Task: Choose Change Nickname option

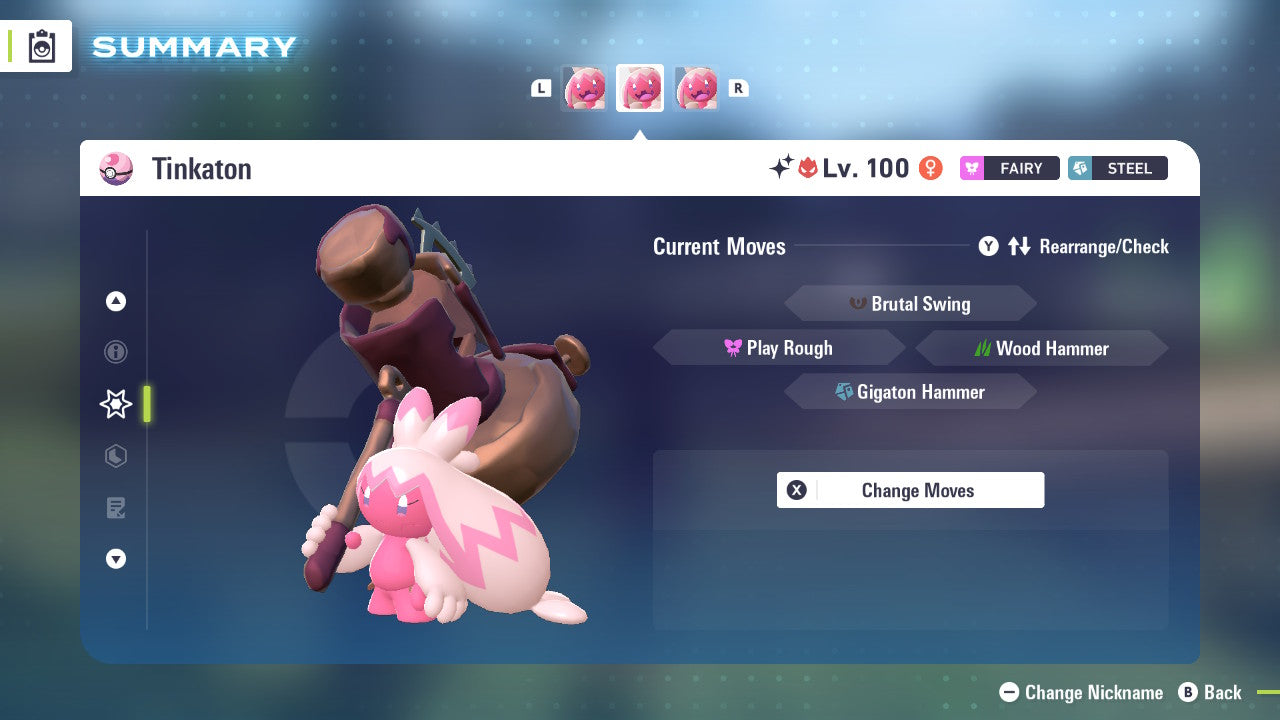Action: (1082, 692)
